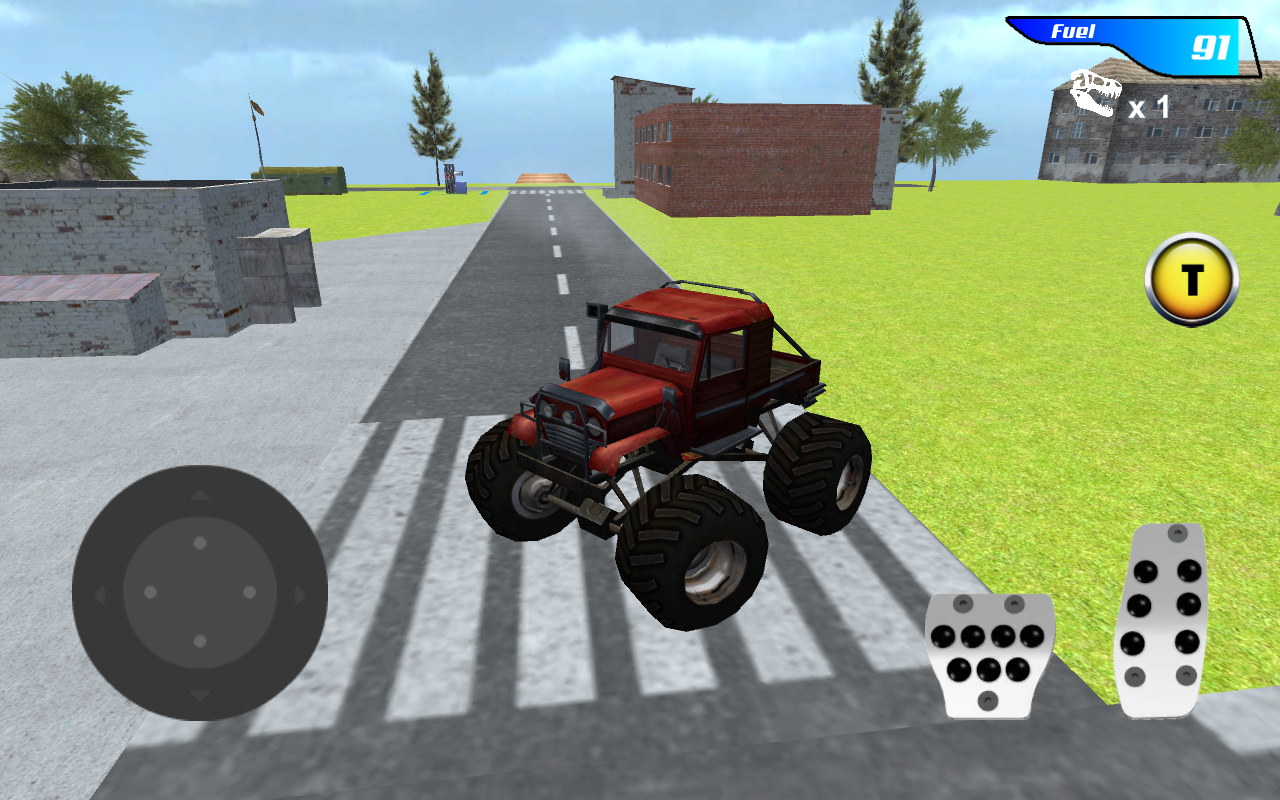This screenshot has width=1280, height=800.
Task: Toggle the yellow T transmission button
Action: click(x=1190, y=282)
